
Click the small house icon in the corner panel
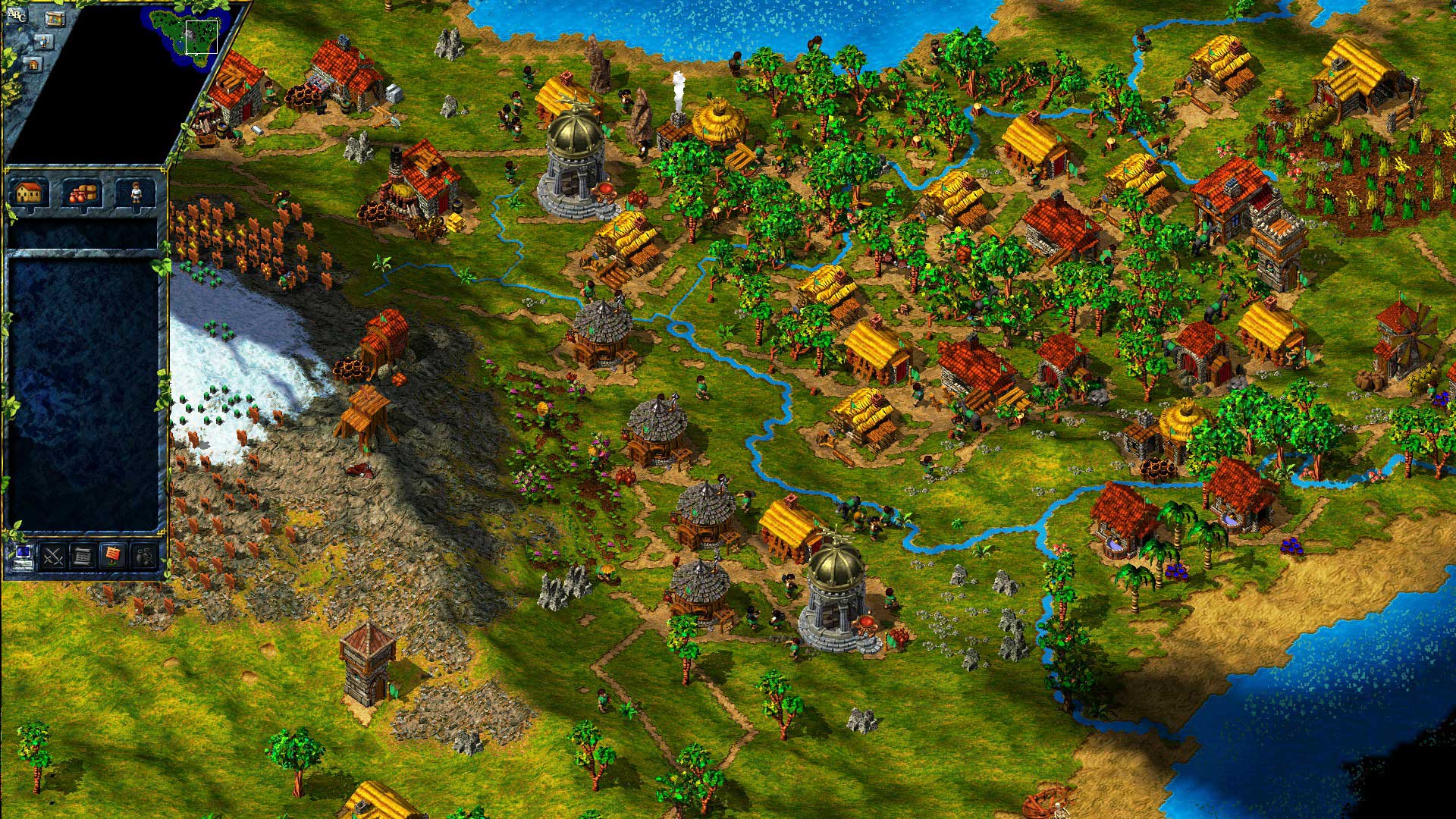point(33,65)
